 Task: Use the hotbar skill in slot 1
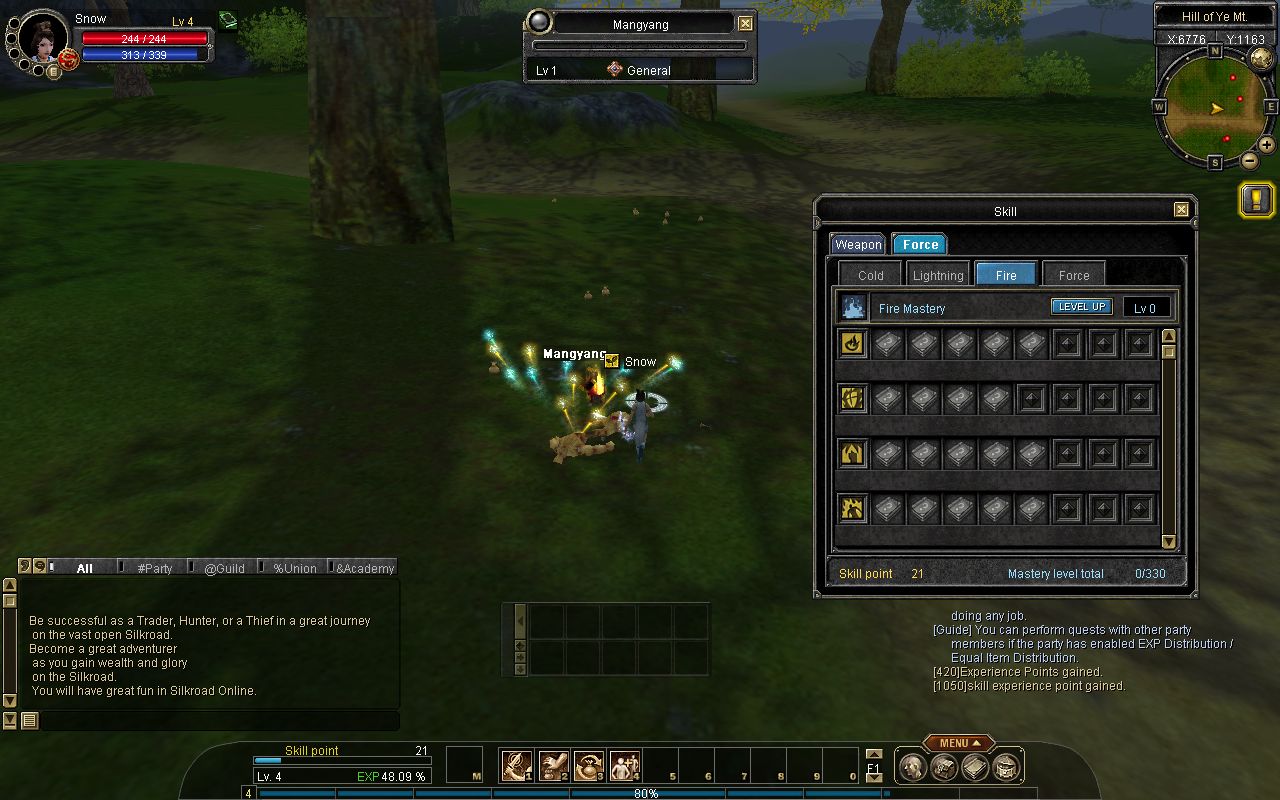tap(516, 766)
